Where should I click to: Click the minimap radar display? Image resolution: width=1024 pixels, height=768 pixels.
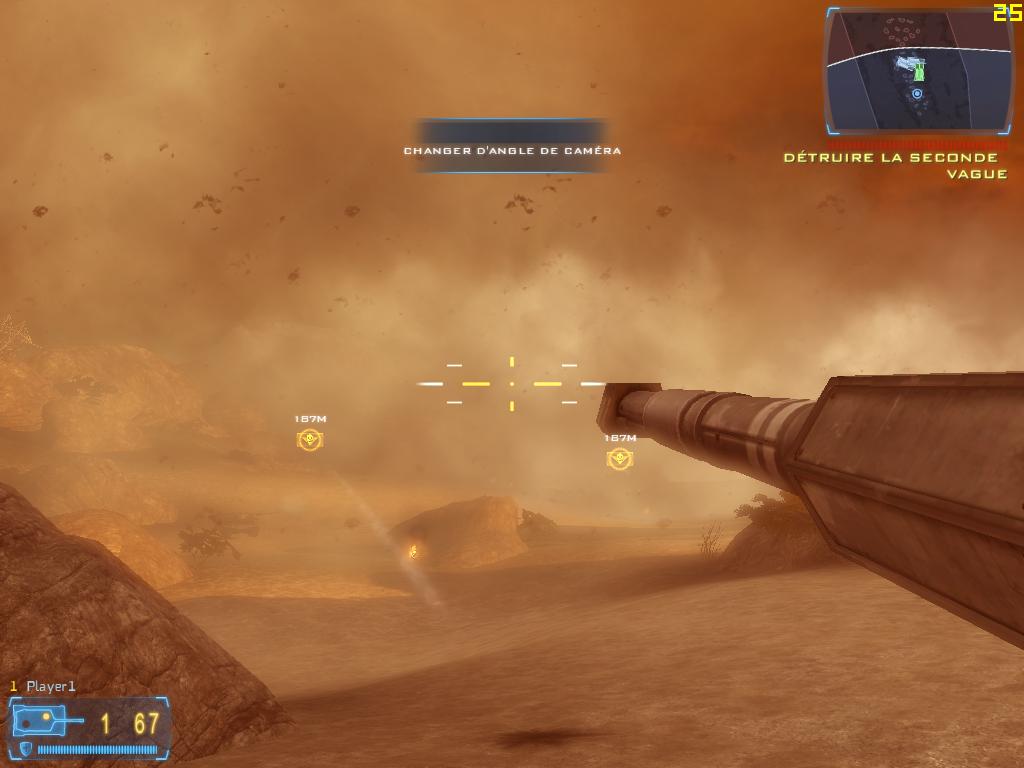tap(919, 72)
